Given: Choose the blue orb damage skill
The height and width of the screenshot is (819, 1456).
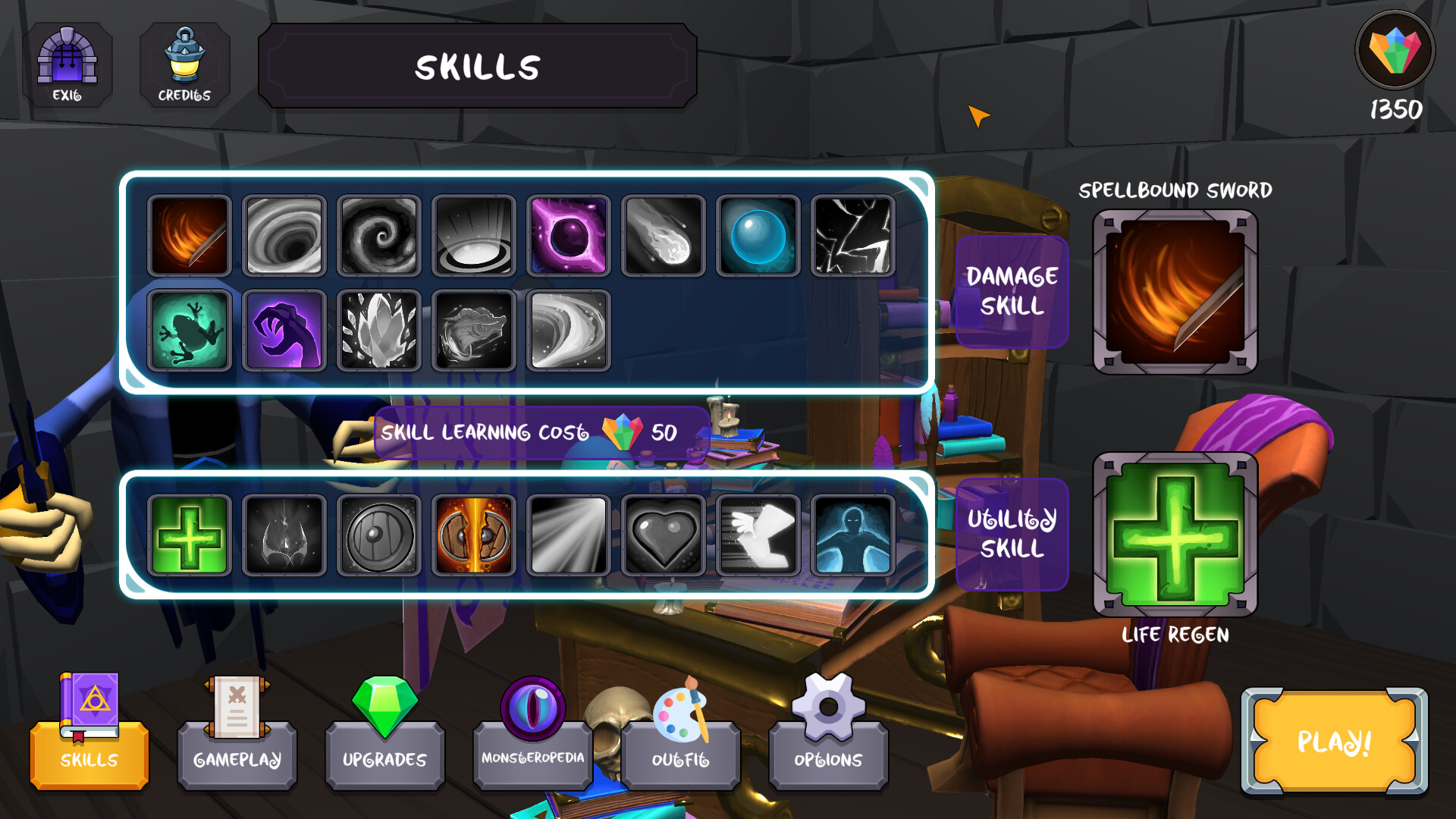Looking at the screenshot, I should [x=758, y=235].
